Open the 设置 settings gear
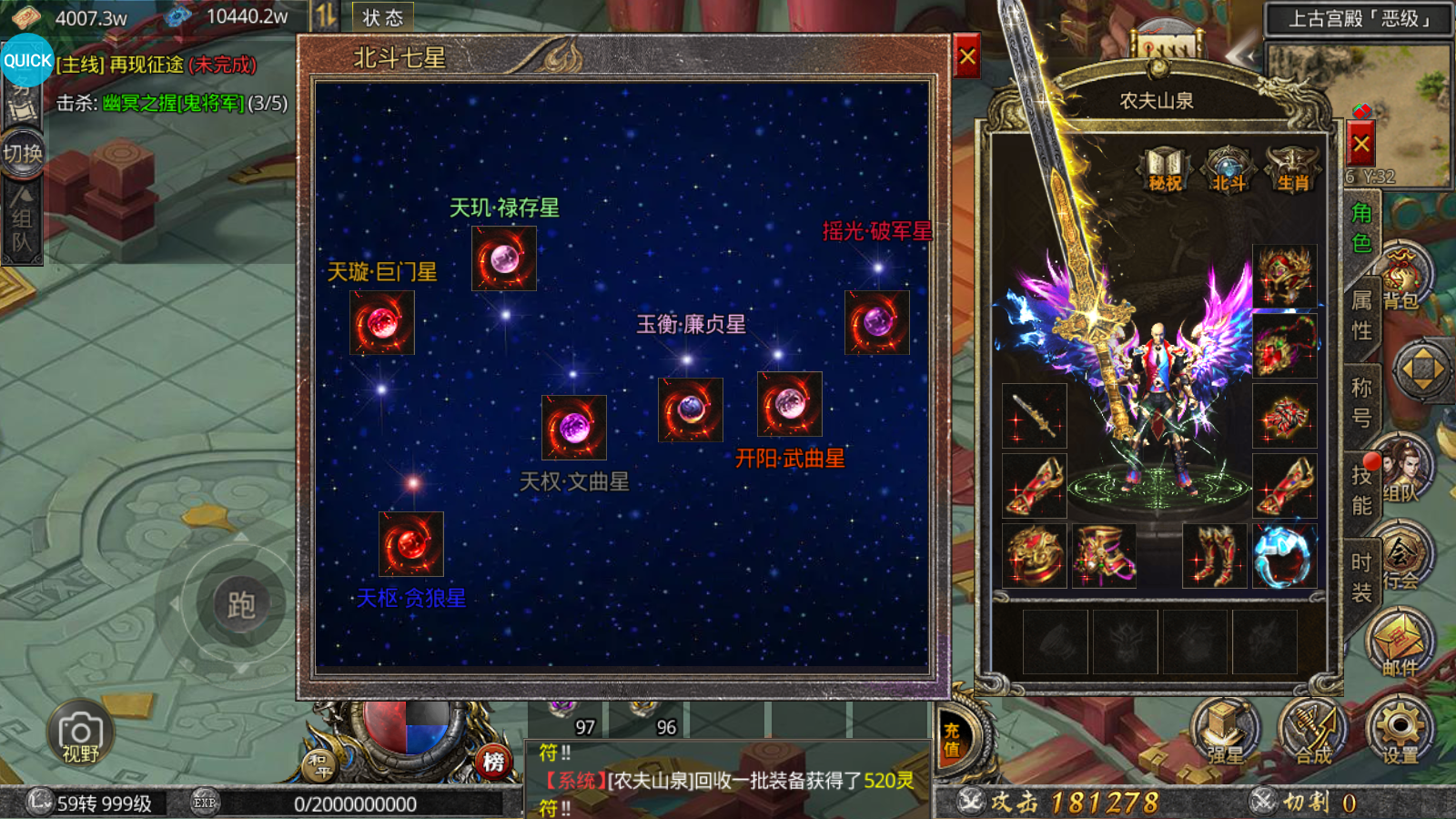The width and height of the screenshot is (1456, 819). pyautogui.click(x=1400, y=731)
